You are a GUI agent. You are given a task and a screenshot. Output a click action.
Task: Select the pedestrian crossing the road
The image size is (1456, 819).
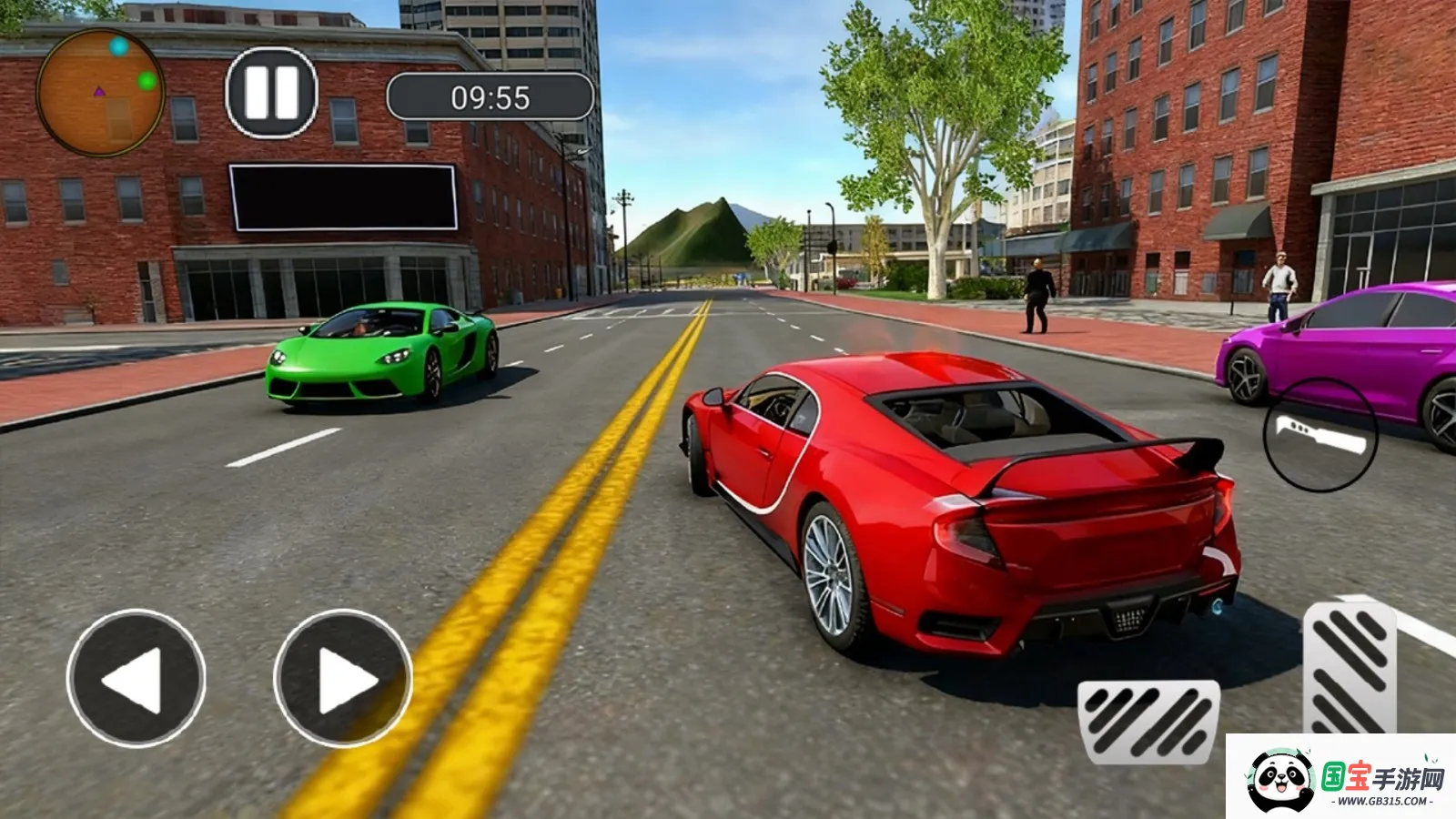(x=1037, y=296)
